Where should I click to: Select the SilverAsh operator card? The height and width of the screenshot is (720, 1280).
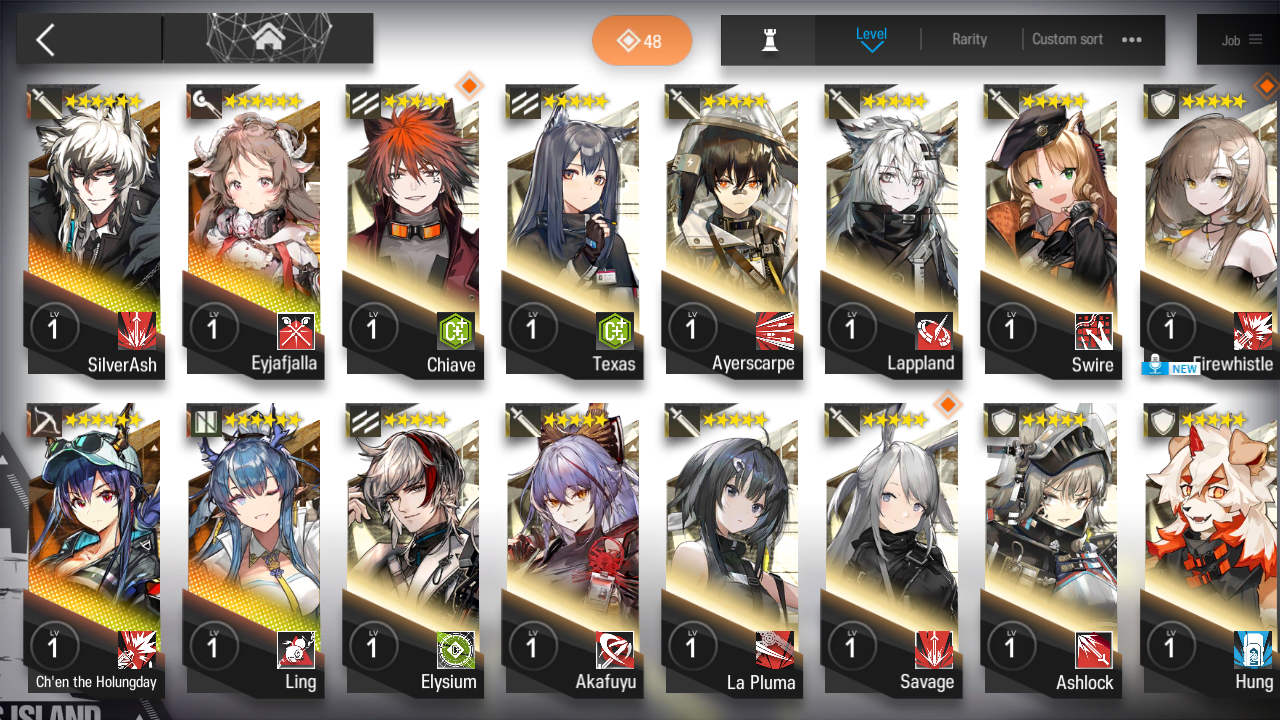(96, 230)
